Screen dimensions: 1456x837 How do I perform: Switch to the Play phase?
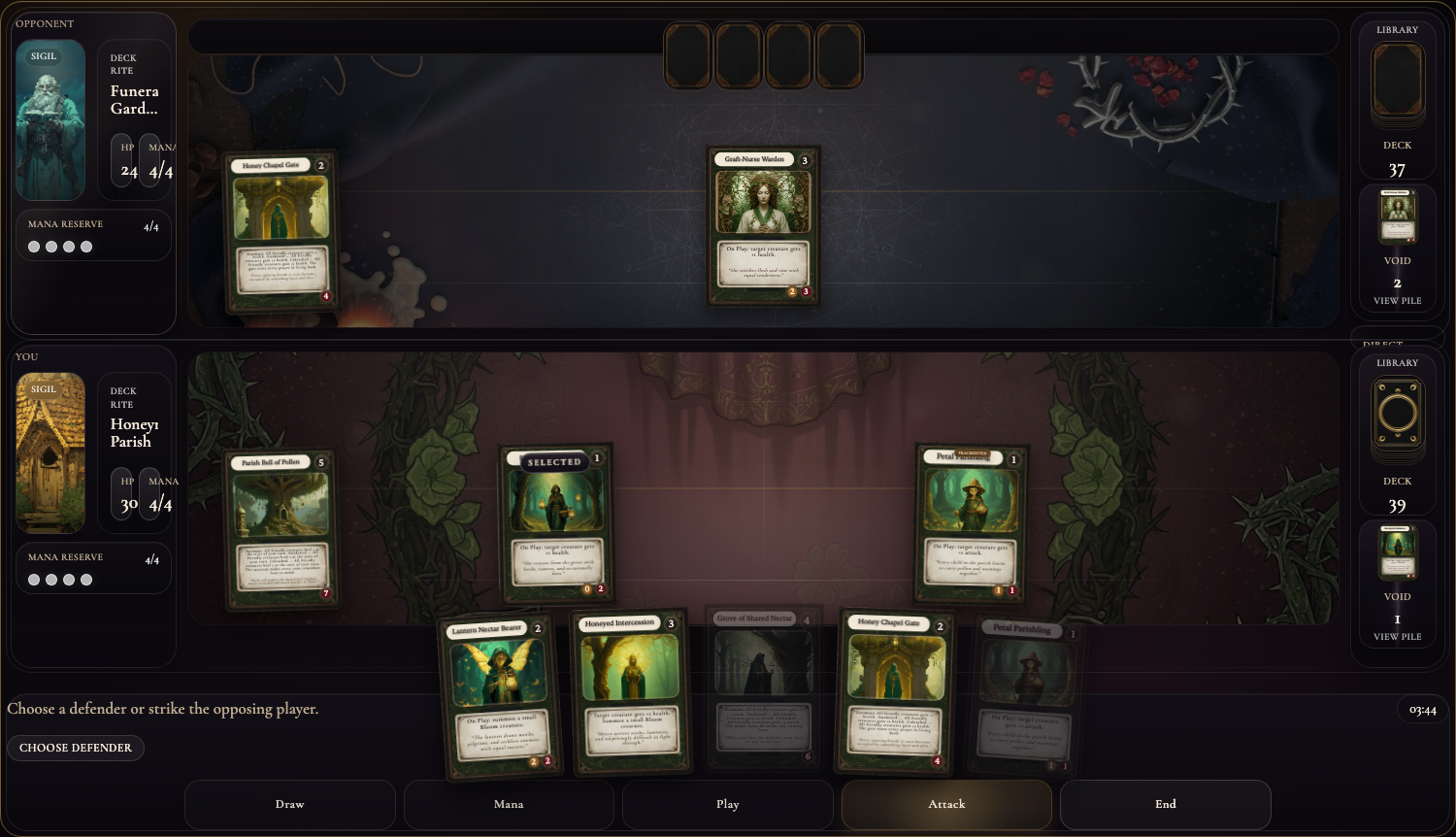pos(727,804)
